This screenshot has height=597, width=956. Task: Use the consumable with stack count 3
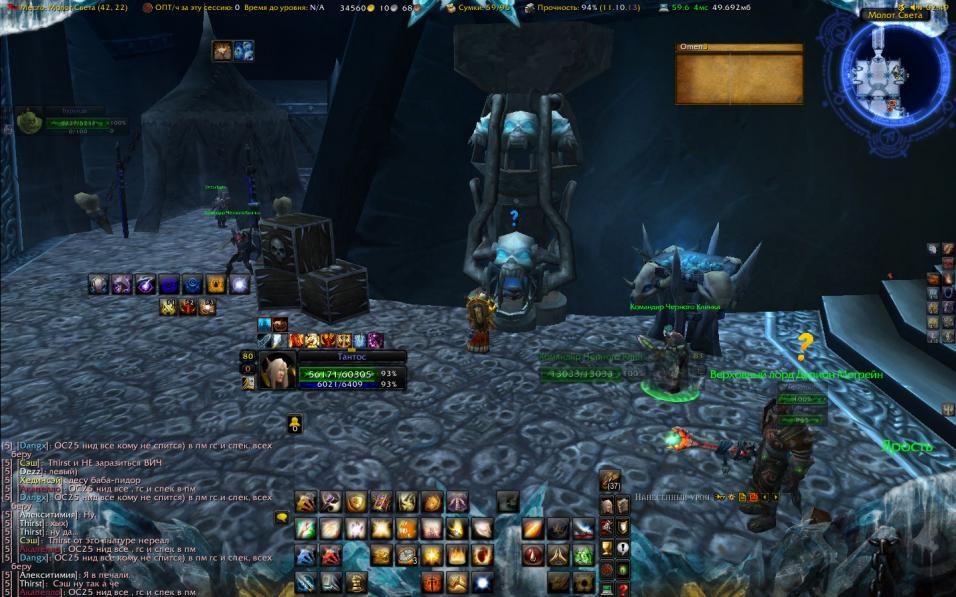click(407, 555)
